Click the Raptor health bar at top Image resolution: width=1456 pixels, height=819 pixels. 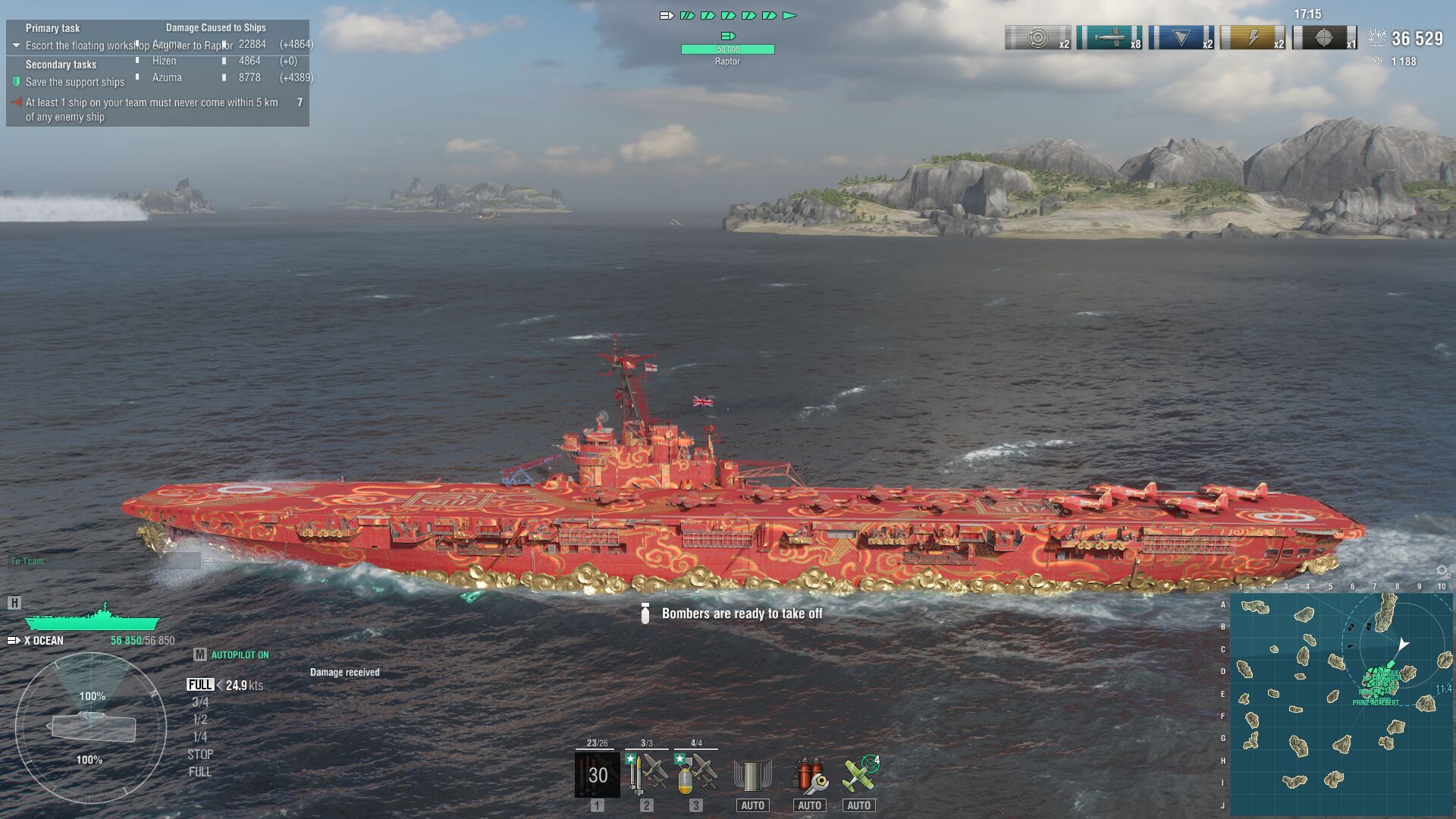pos(727,49)
